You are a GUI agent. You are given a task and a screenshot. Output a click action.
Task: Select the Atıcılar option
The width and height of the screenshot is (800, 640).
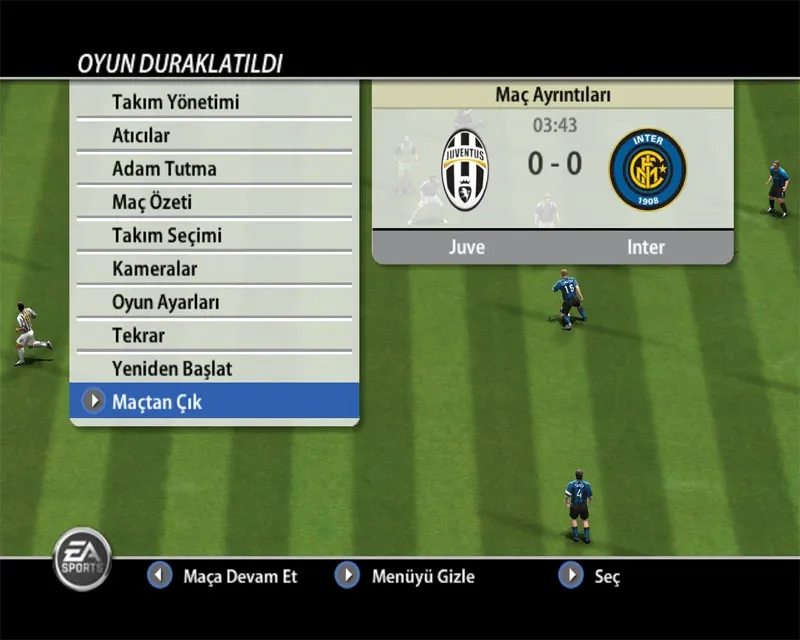pyautogui.click(x=141, y=135)
